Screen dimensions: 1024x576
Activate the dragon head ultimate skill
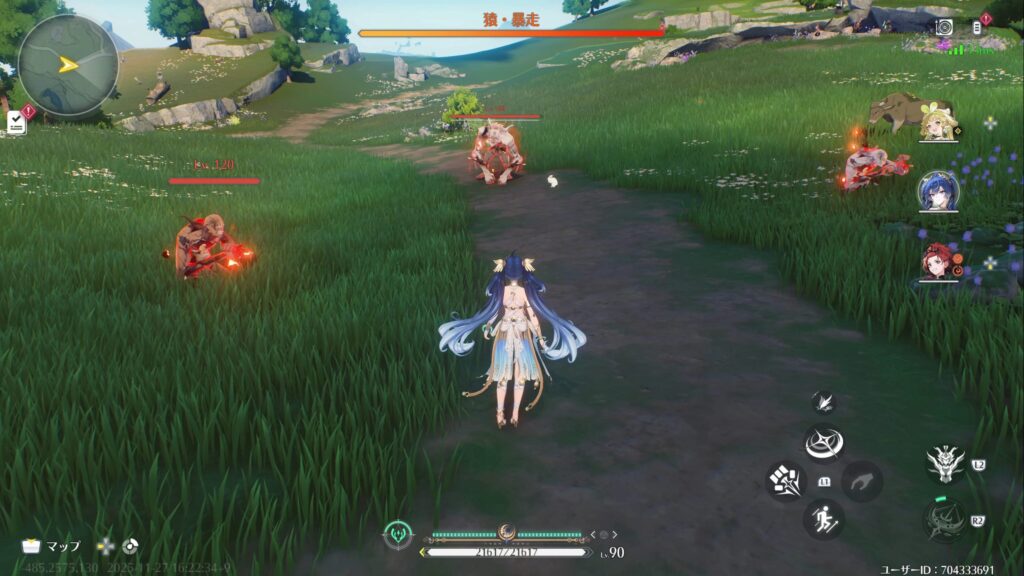944,463
